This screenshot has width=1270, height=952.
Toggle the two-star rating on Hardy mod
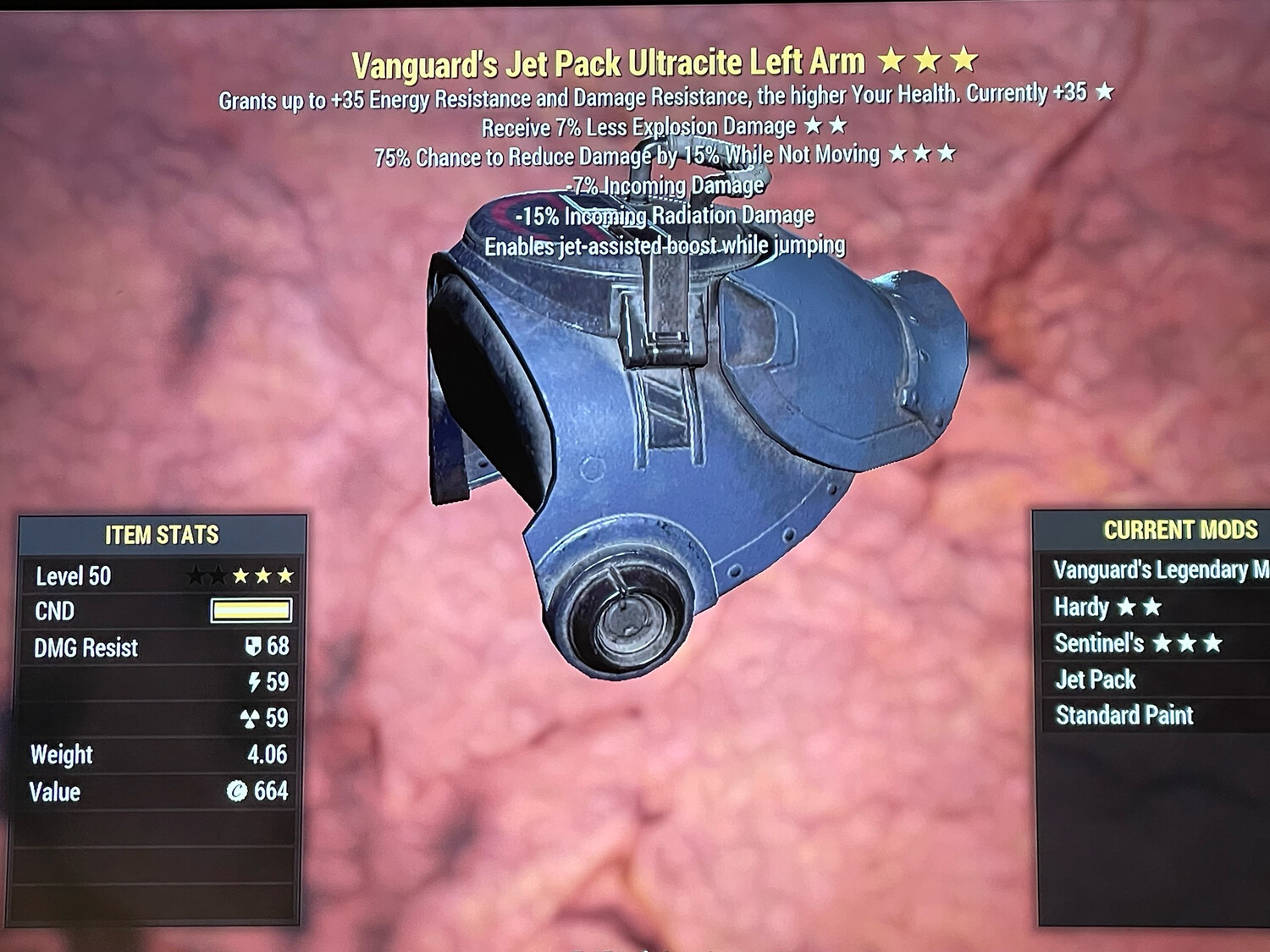1139,608
